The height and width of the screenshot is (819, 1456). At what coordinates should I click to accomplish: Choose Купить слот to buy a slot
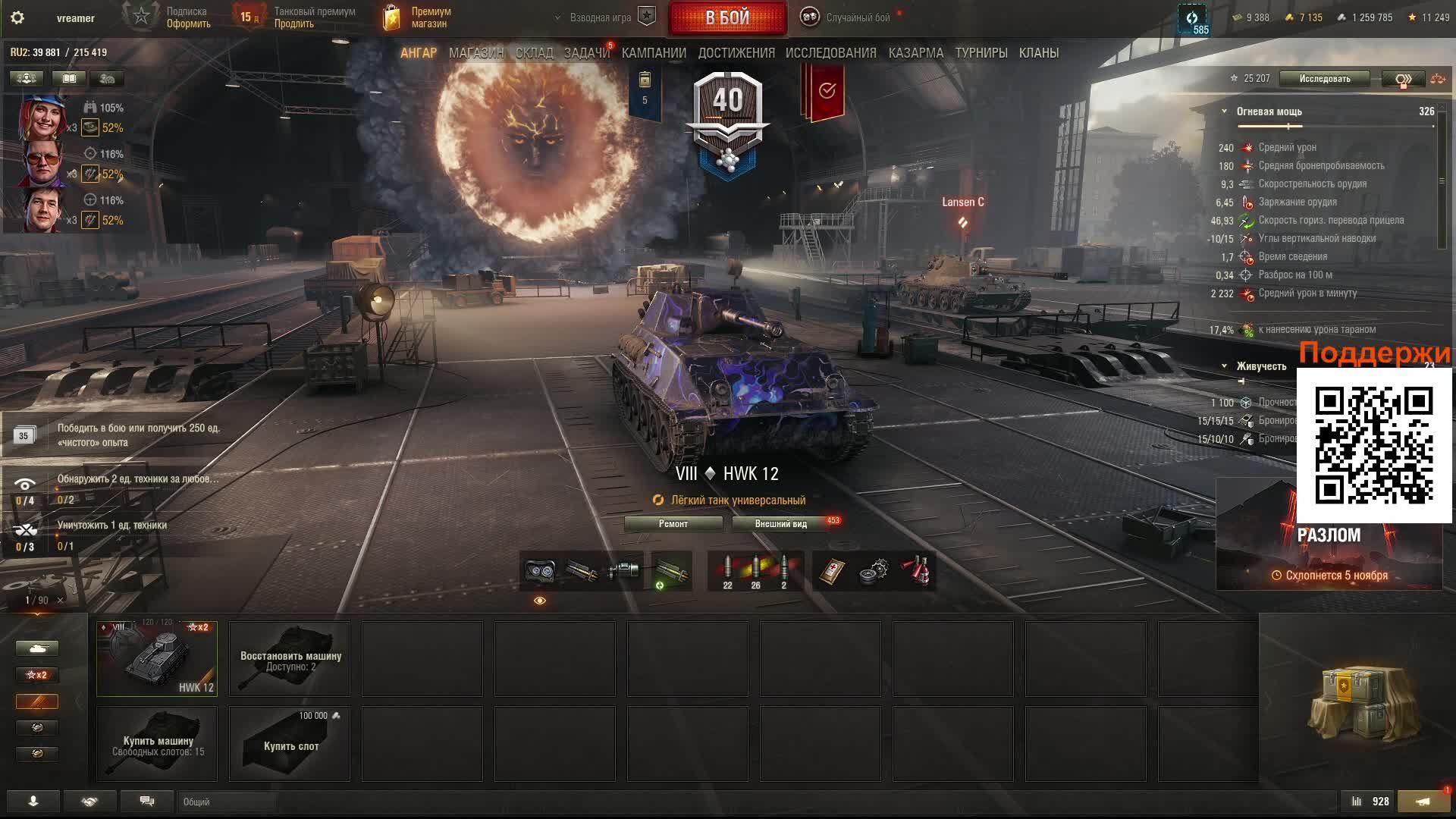click(290, 744)
